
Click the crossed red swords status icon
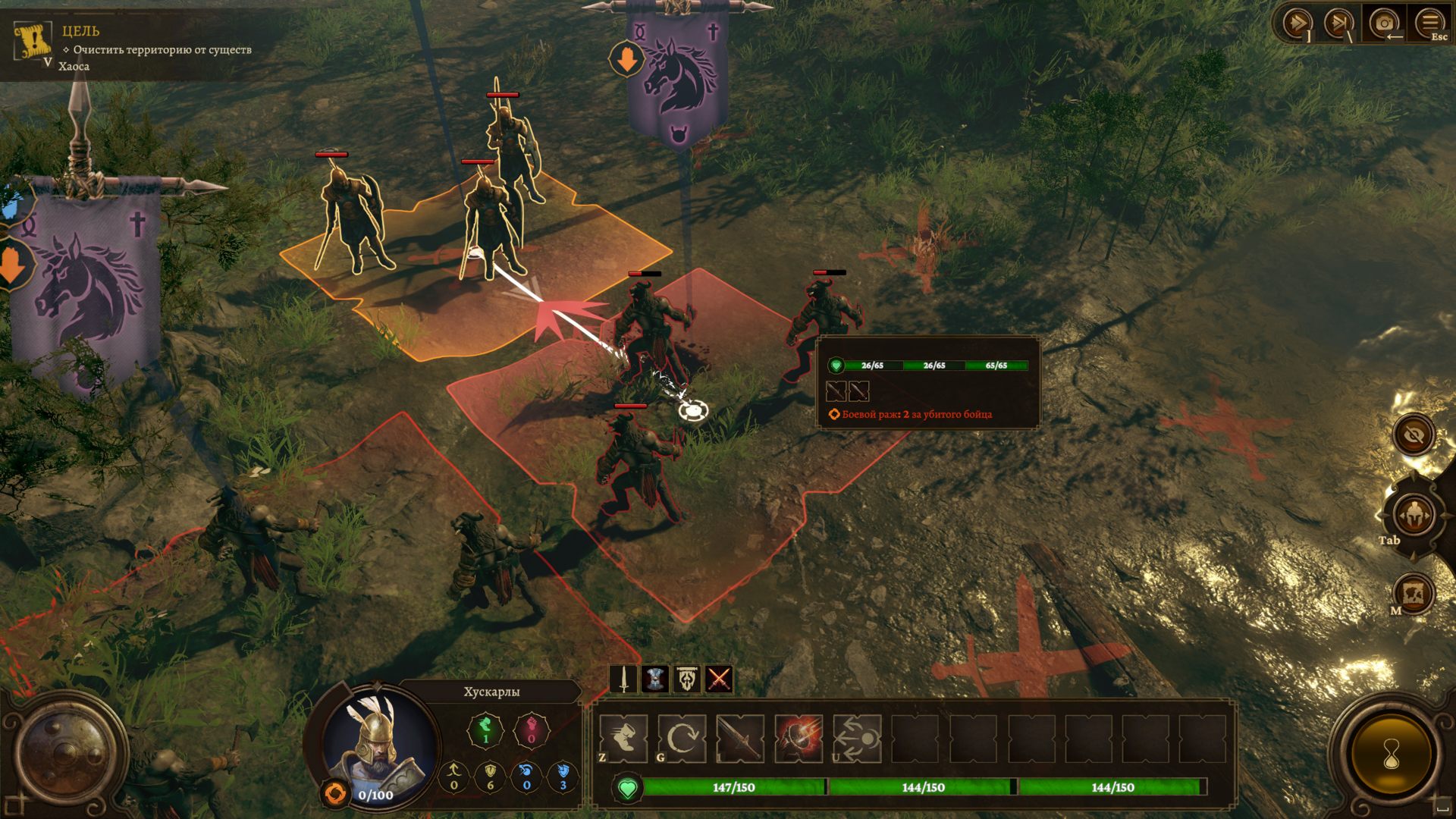[719, 679]
